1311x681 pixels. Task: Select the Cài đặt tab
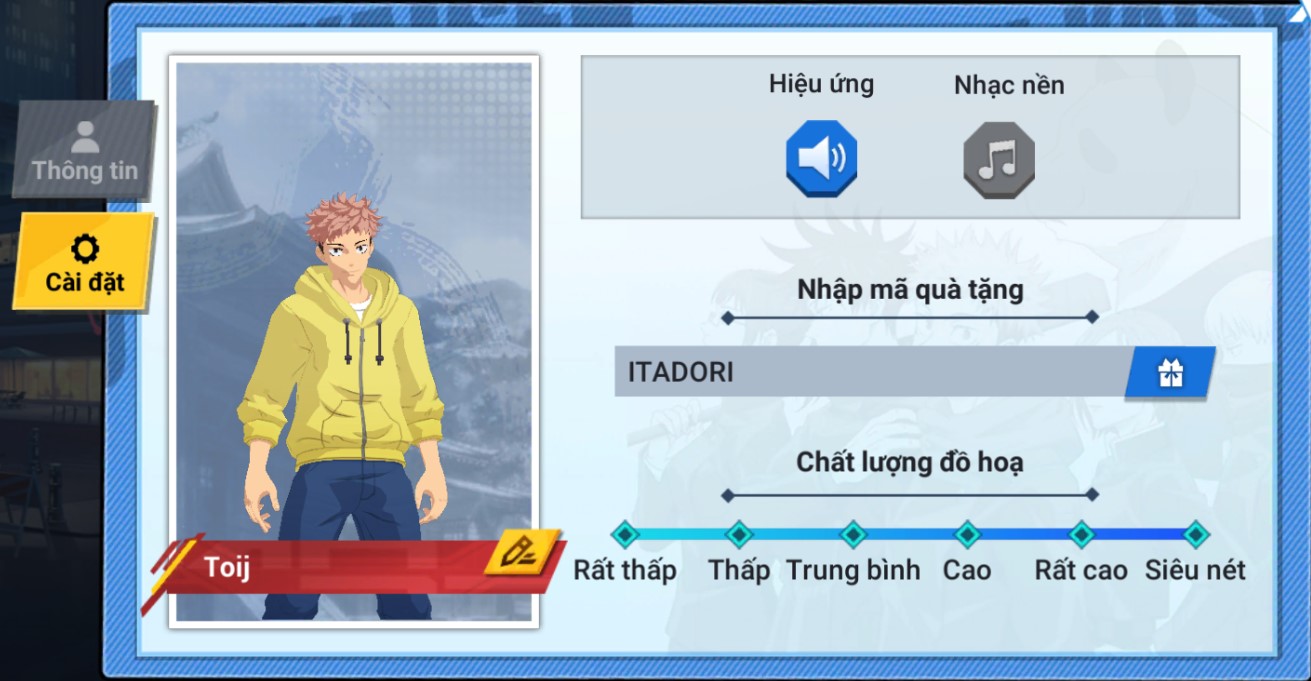(85, 262)
